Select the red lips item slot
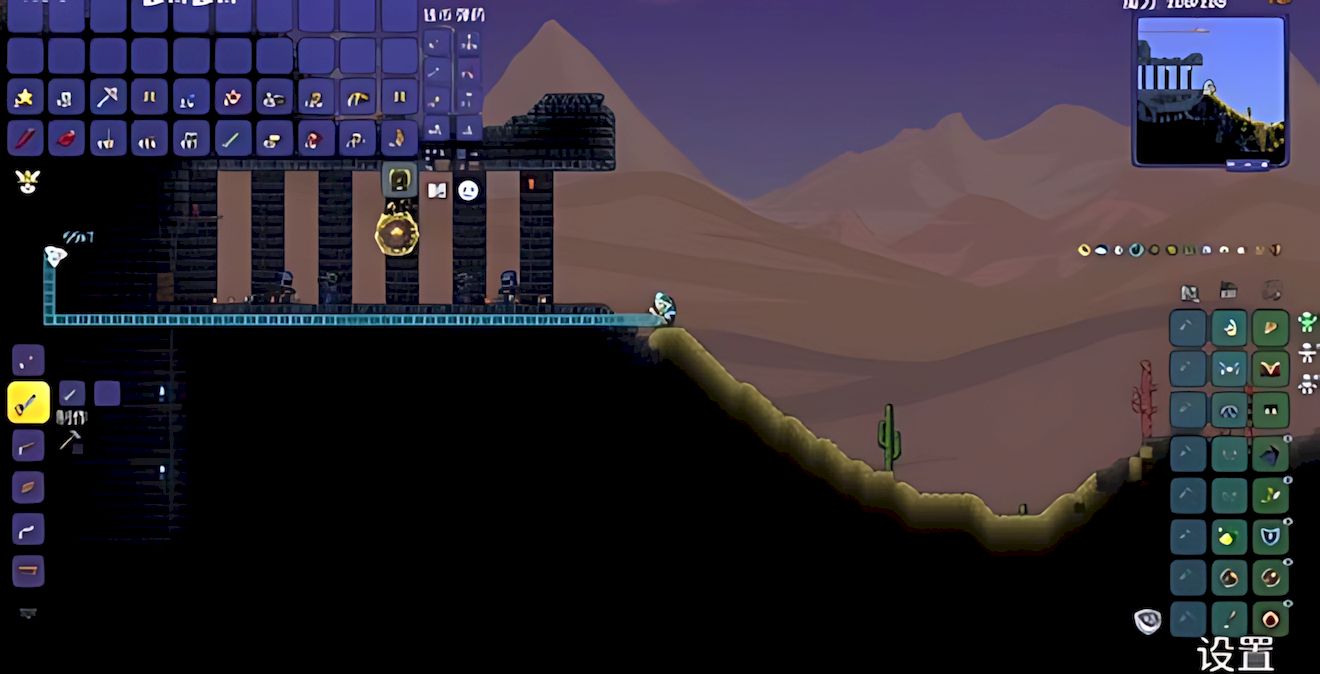Viewport: 1320px width, 674px height. click(67, 138)
